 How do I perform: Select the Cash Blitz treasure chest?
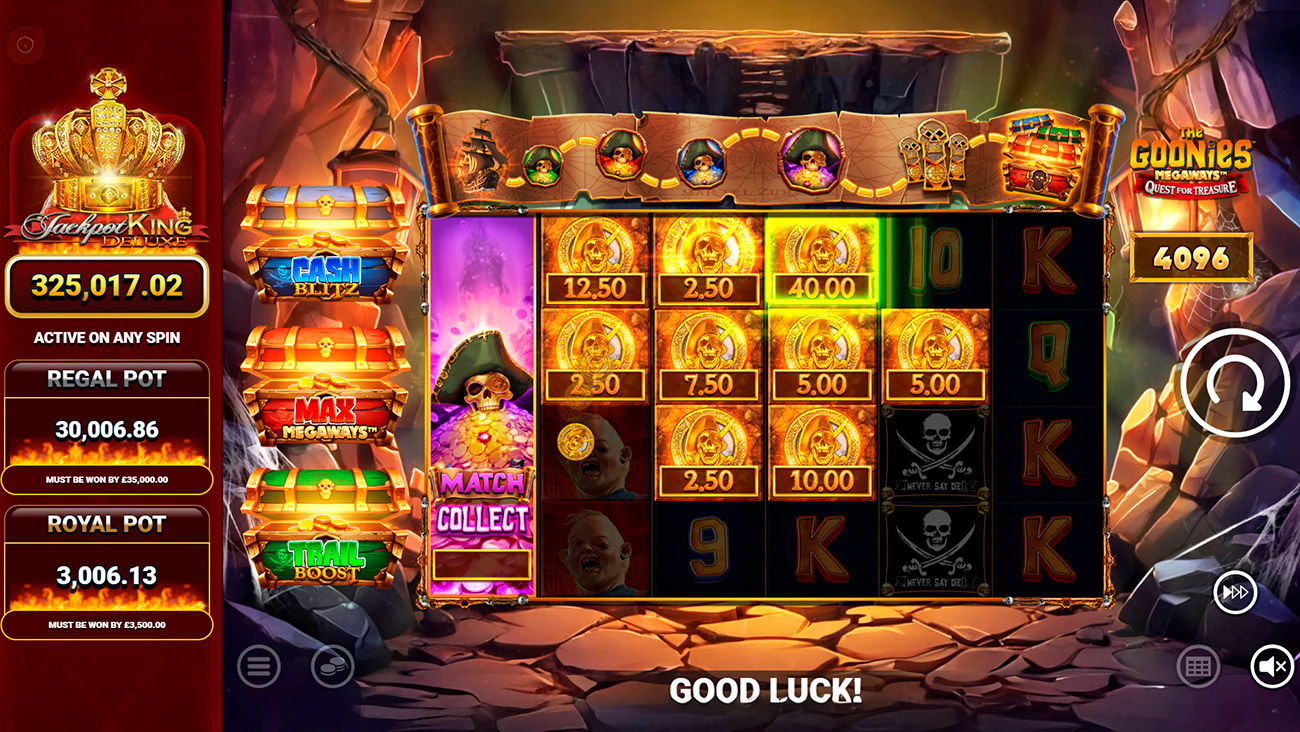click(x=324, y=245)
